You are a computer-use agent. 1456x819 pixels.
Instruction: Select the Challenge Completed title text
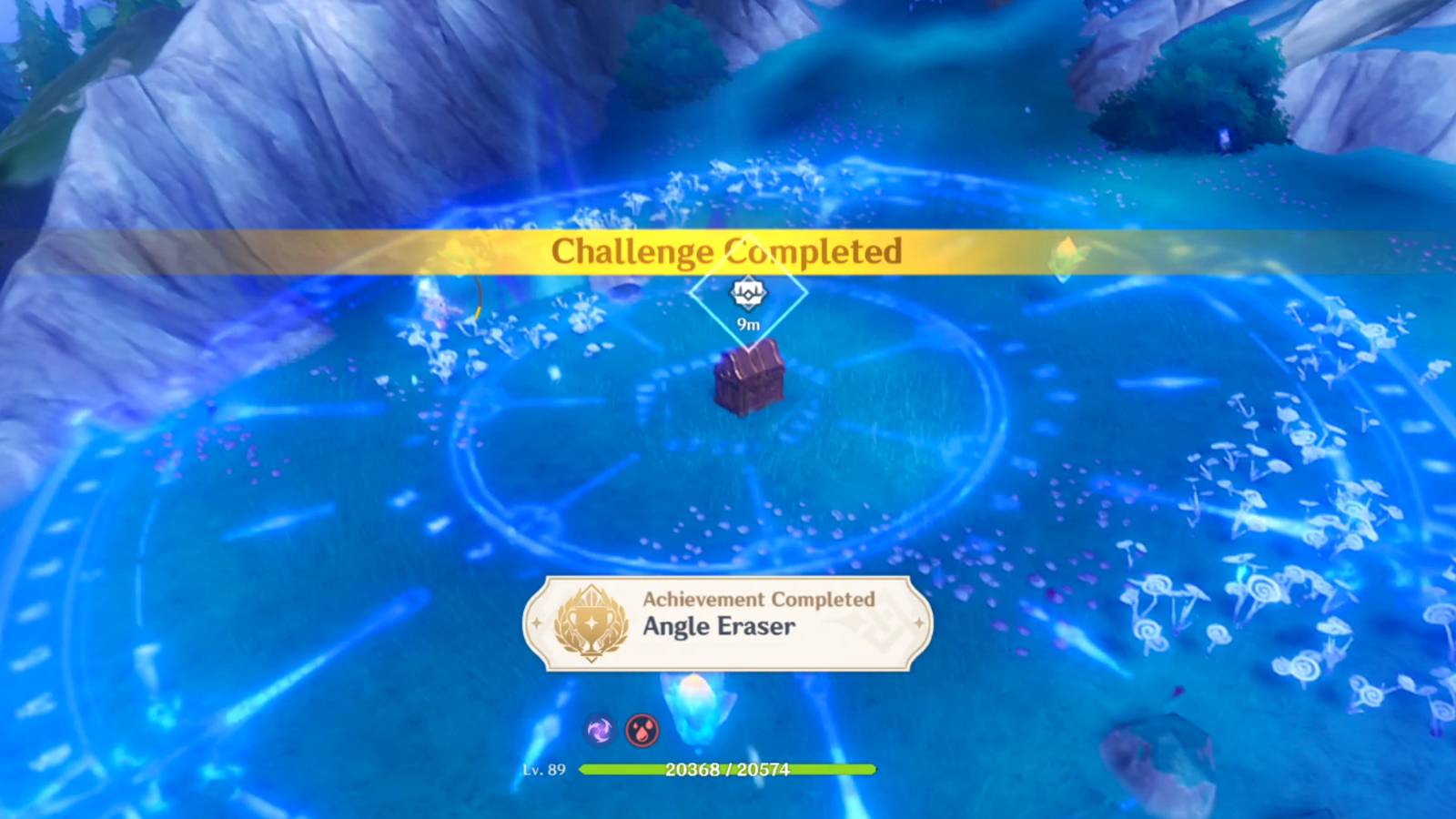coord(726,252)
